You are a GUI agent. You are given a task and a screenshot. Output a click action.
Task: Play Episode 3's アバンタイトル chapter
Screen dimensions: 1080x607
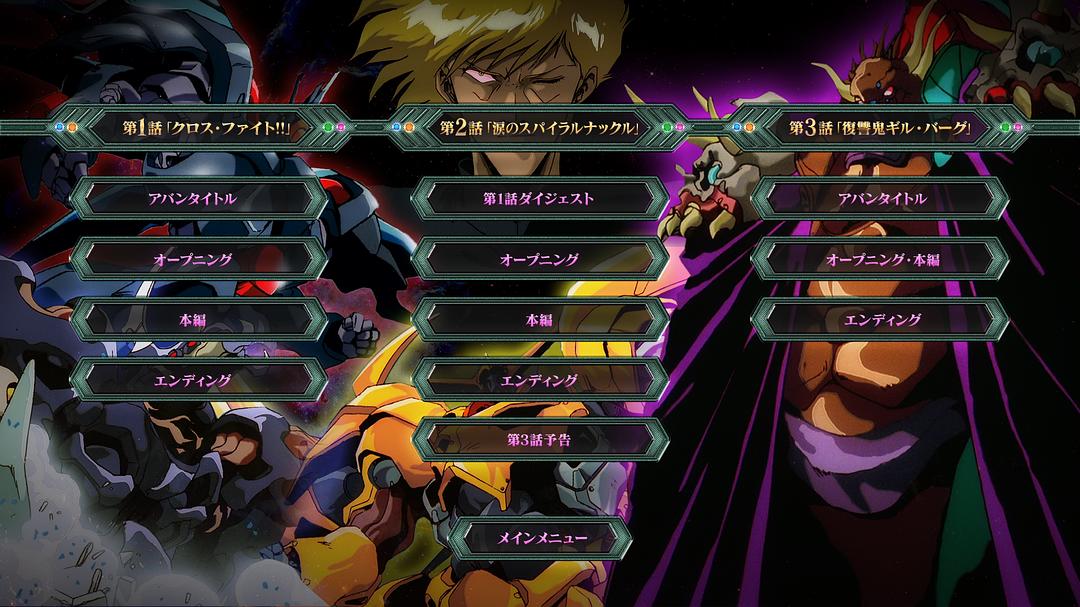pyautogui.click(x=880, y=198)
